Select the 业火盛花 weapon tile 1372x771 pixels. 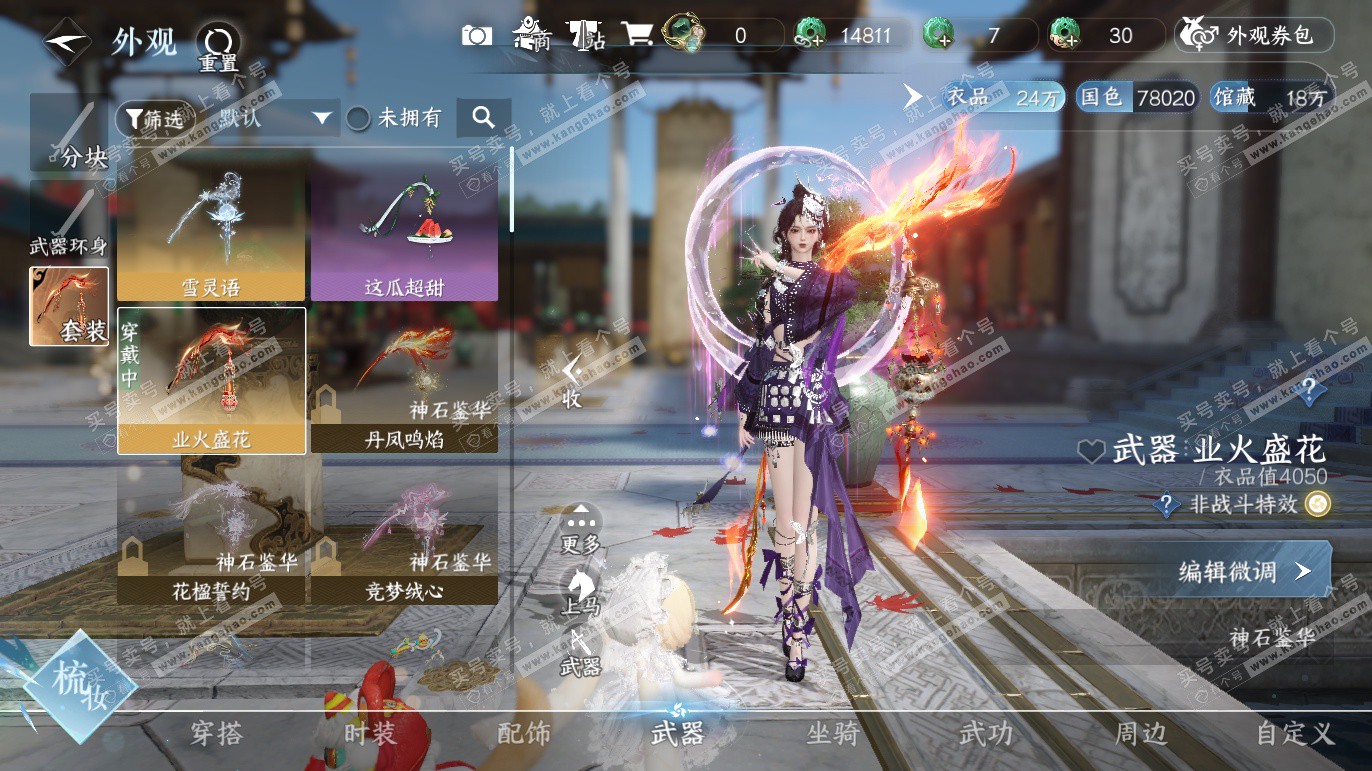(x=211, y=381)
